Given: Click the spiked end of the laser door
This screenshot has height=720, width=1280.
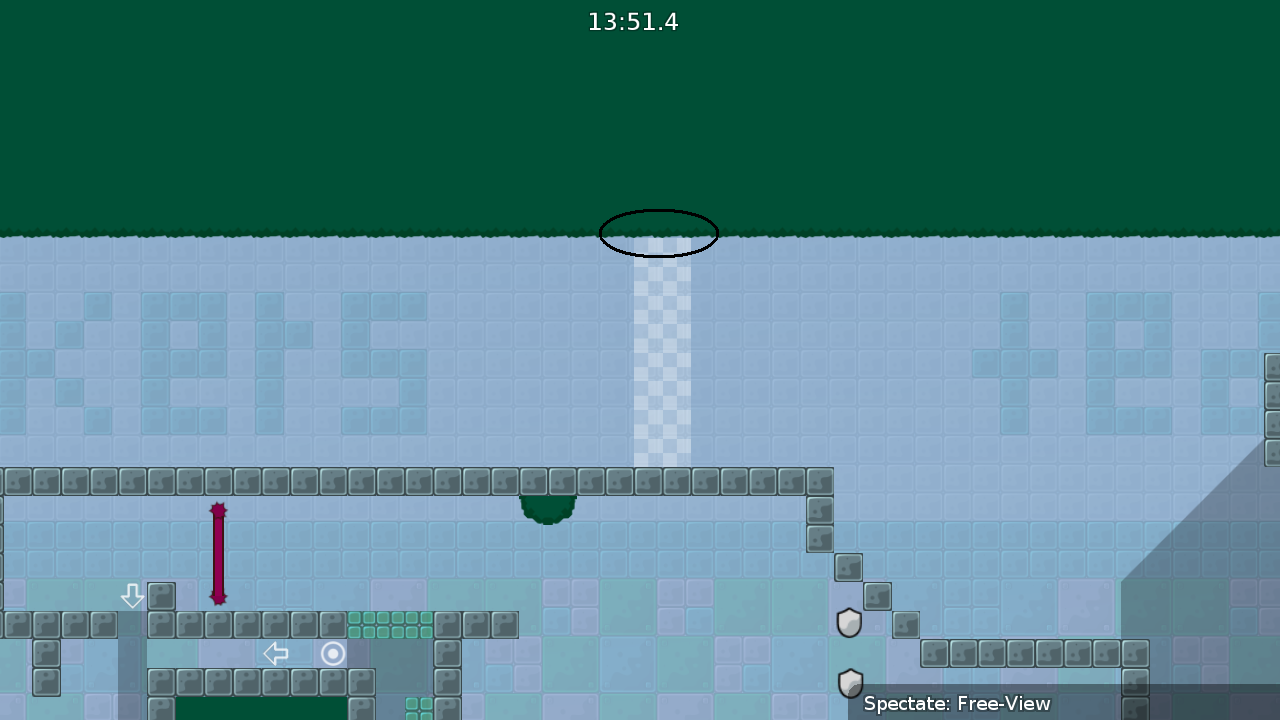Looking at the screenshot, I should click(x=218, y=511).
